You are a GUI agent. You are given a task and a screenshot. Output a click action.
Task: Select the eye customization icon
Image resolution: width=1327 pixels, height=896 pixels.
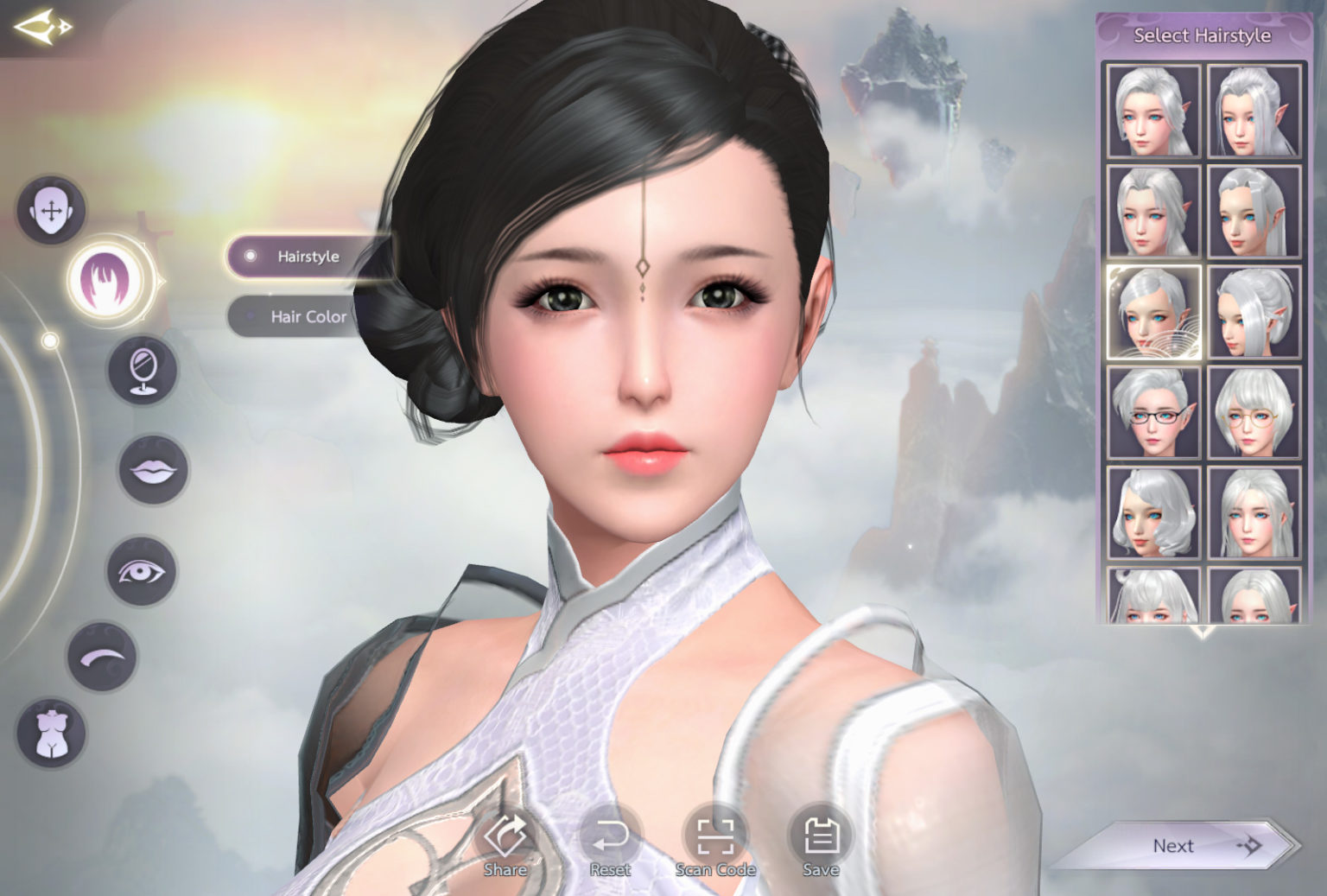tap(141, 567)
